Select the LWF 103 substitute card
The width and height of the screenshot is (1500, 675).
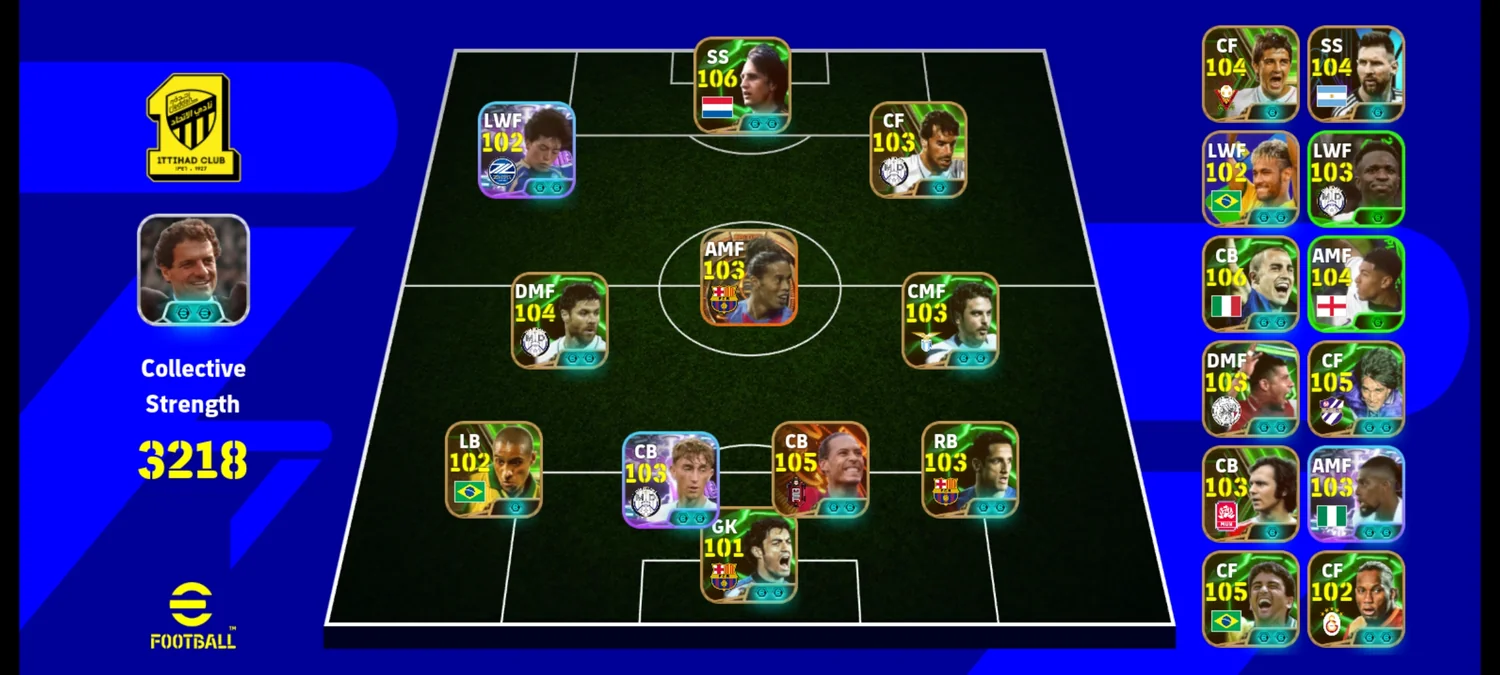(x=1356, y=179)
